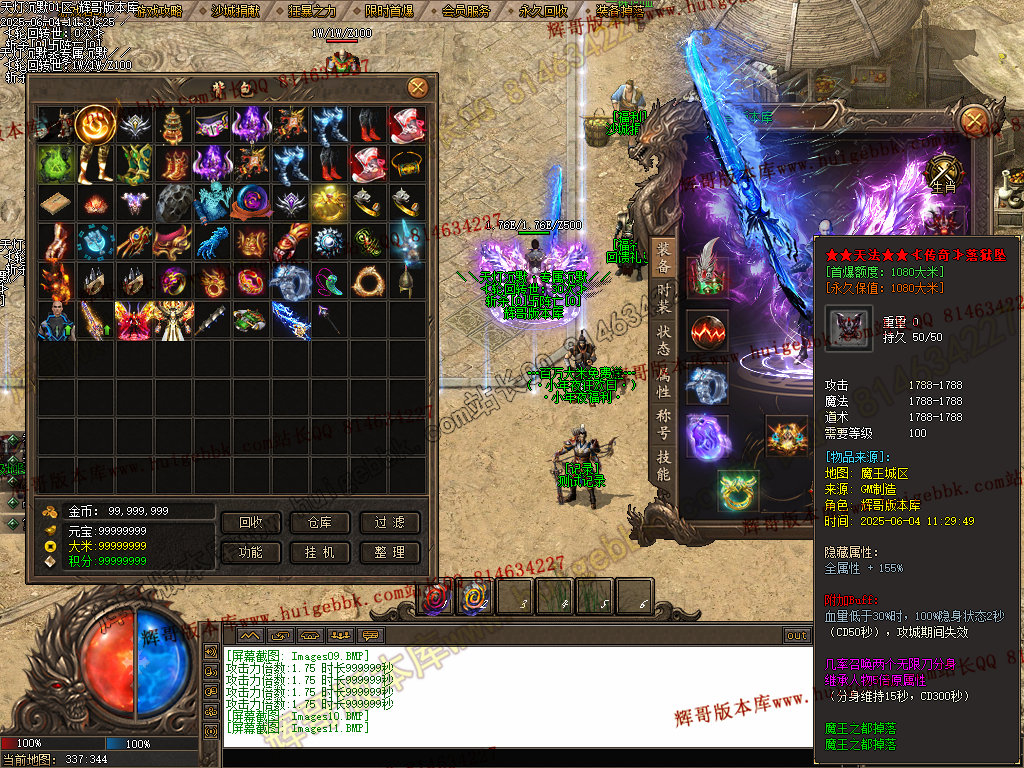Select the green ring equipment slot

738,491
